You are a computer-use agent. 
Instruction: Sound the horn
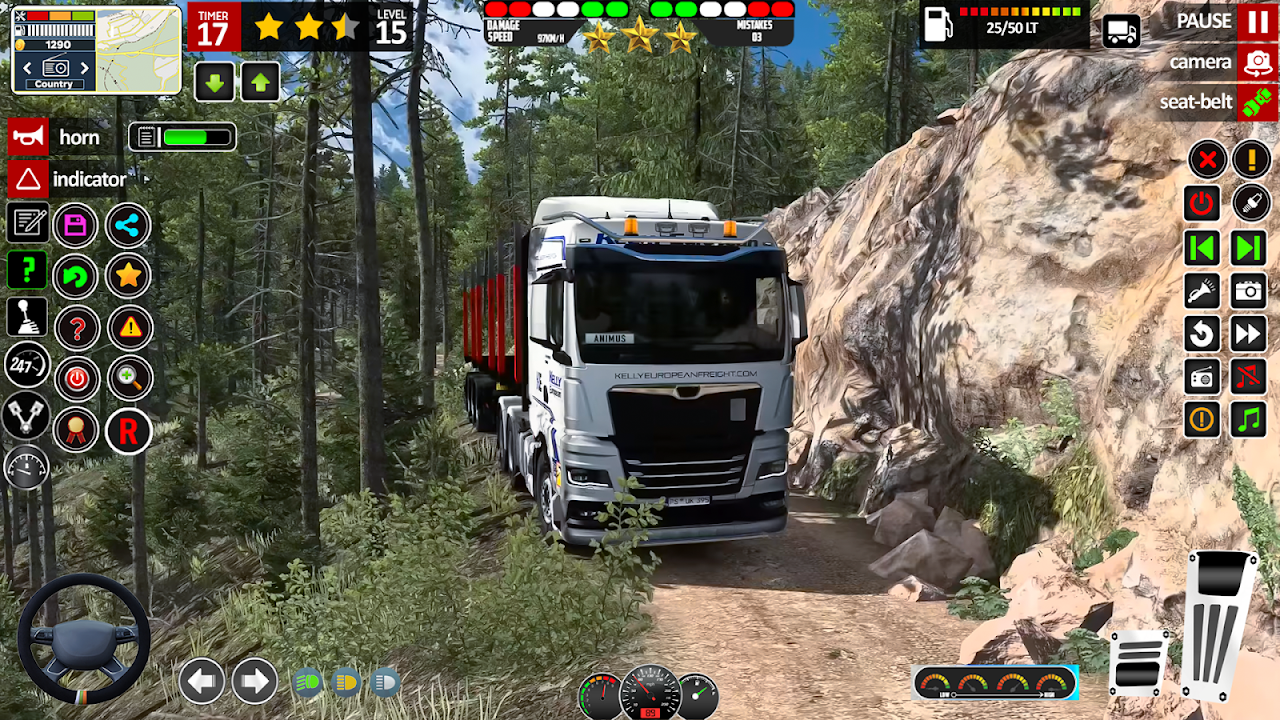click(x=29, y=137)
